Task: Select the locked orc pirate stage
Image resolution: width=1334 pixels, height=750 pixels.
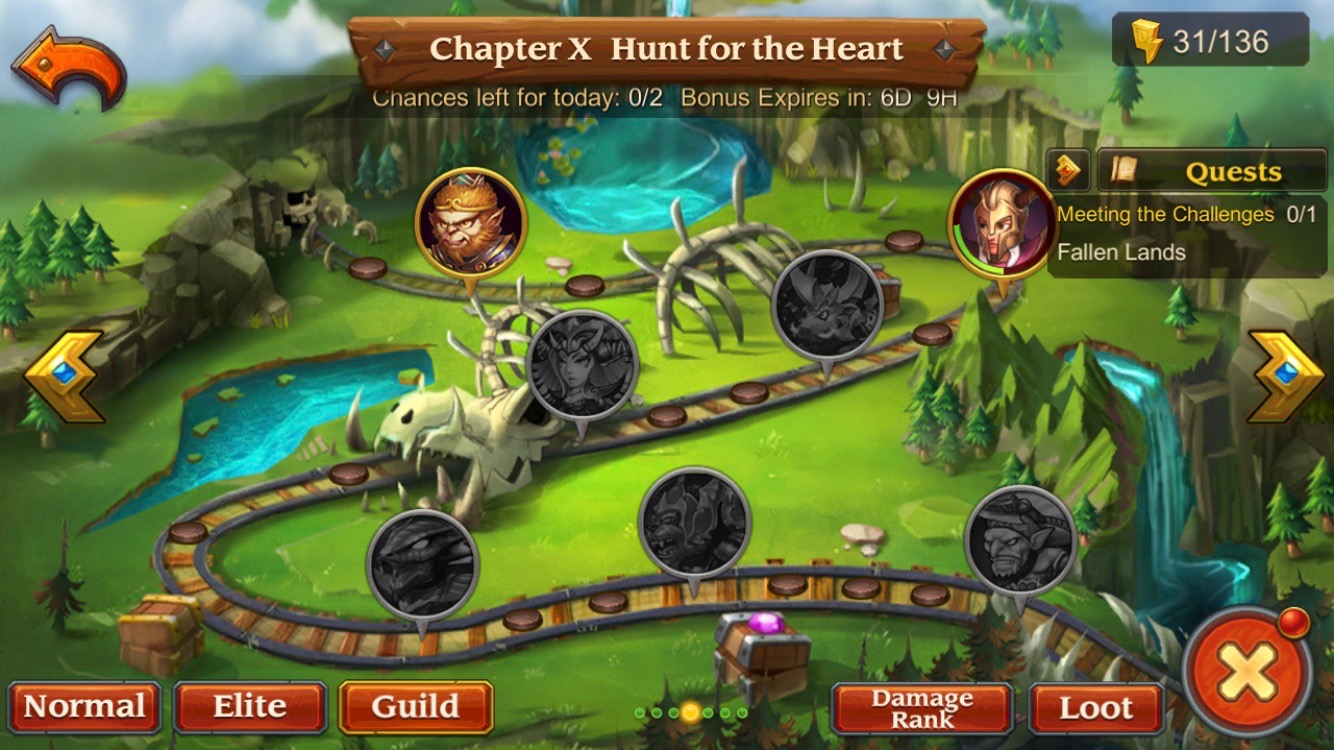Action: click(x=1020, y=540)
